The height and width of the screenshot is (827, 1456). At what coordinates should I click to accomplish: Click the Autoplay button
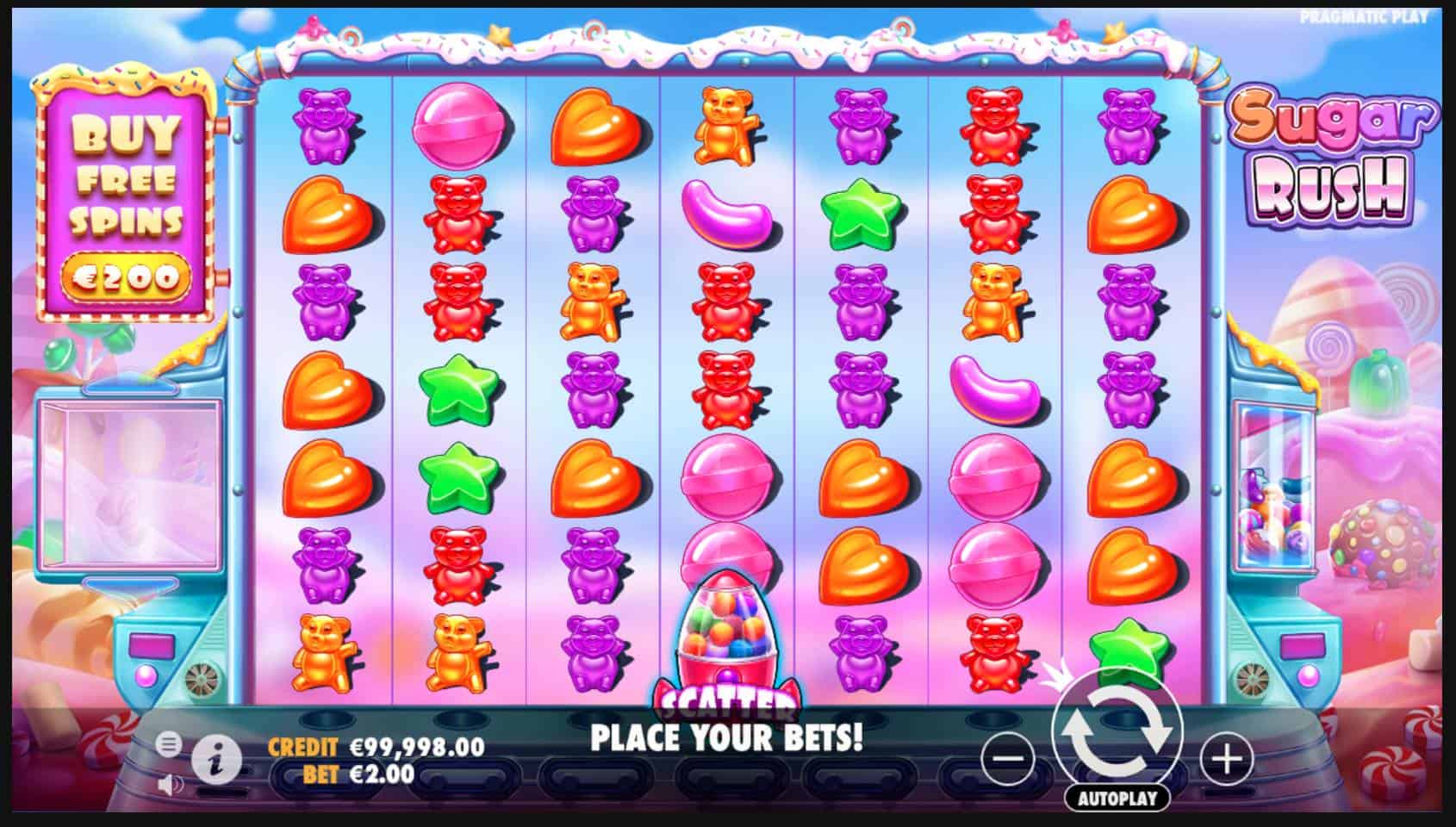click(x=1117, y=797)
